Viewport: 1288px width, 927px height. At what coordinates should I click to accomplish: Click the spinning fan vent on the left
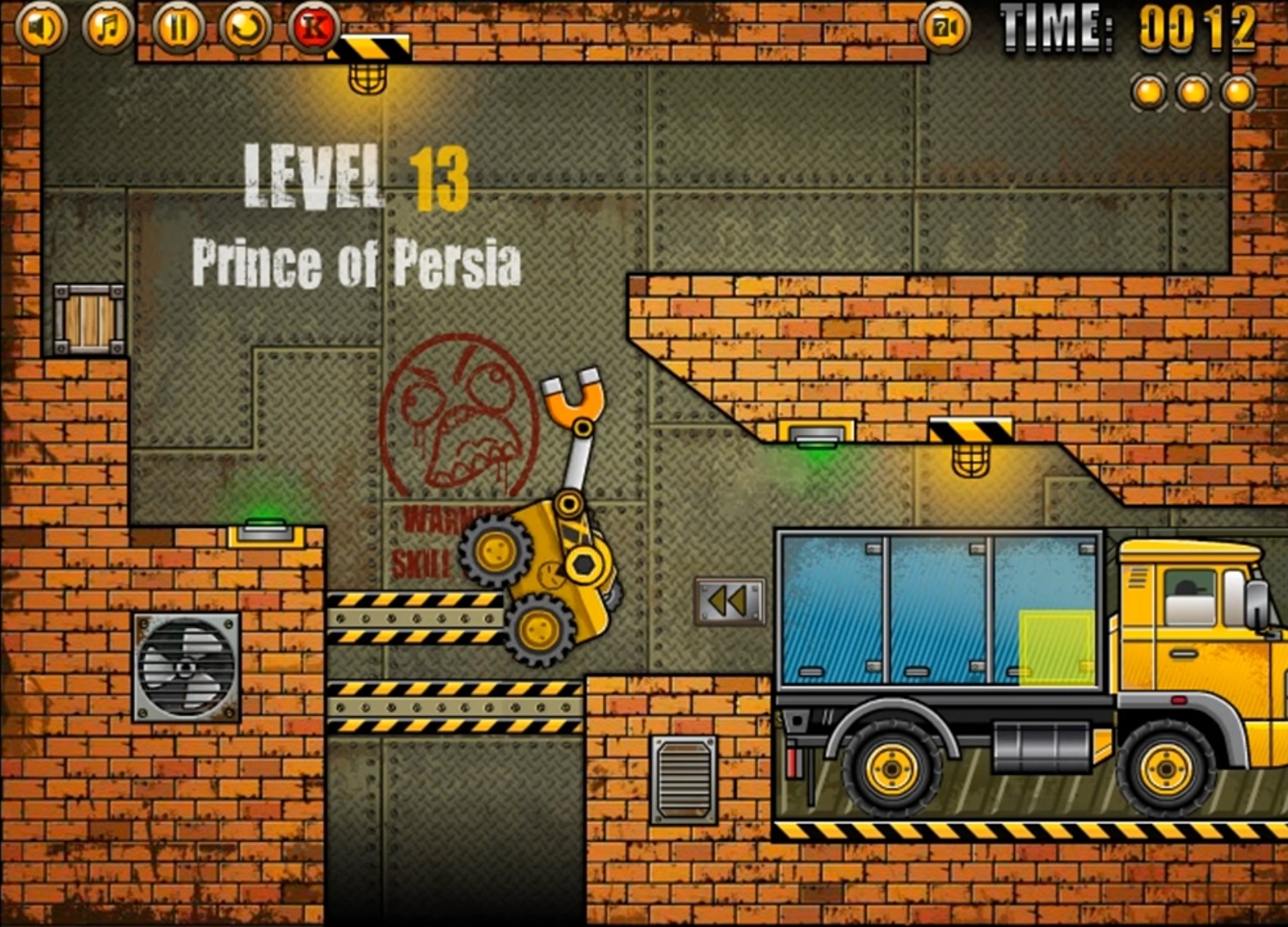pos(187,668)
